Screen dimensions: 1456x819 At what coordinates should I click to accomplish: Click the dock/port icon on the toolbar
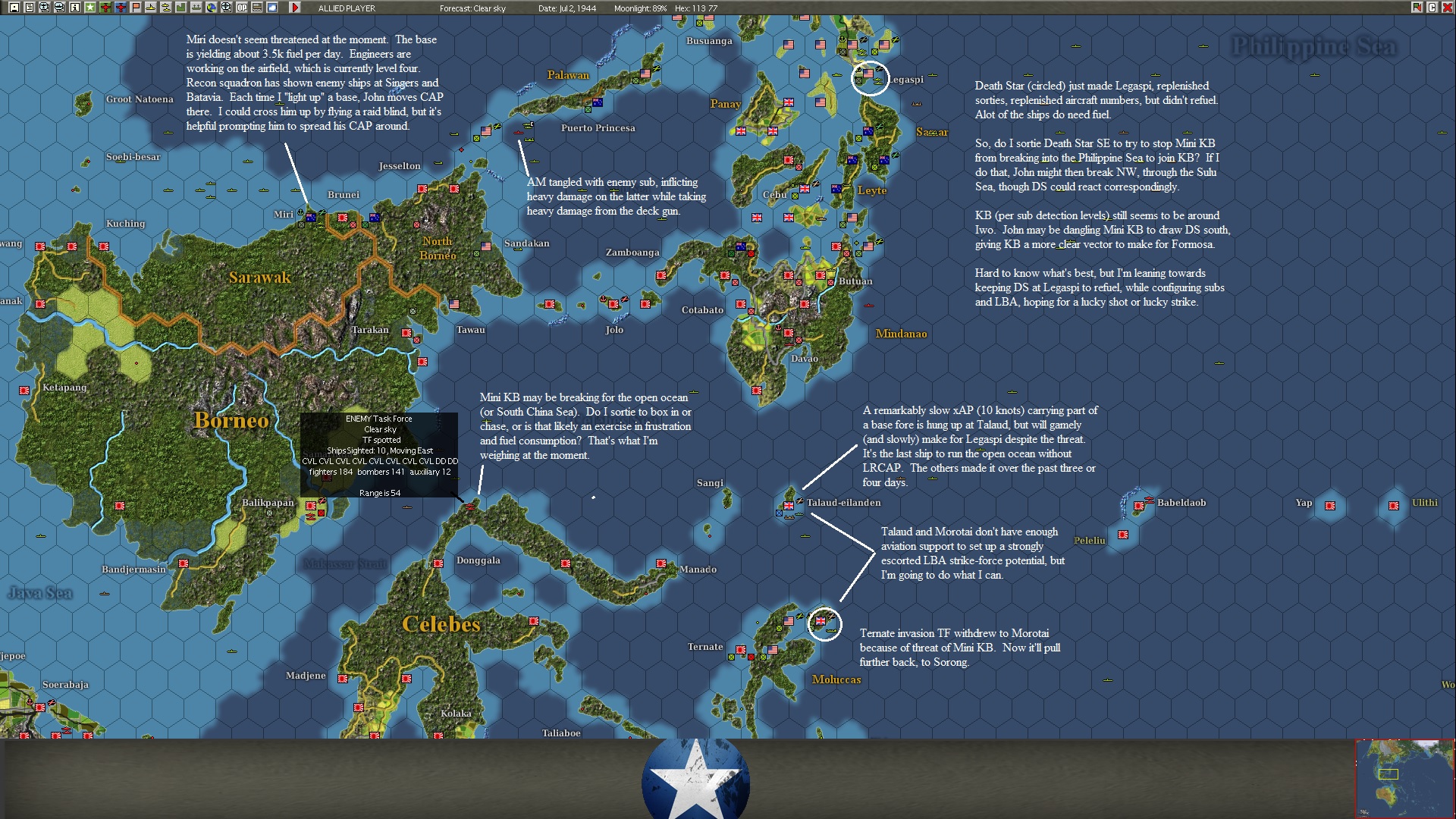tap(195, 8)
